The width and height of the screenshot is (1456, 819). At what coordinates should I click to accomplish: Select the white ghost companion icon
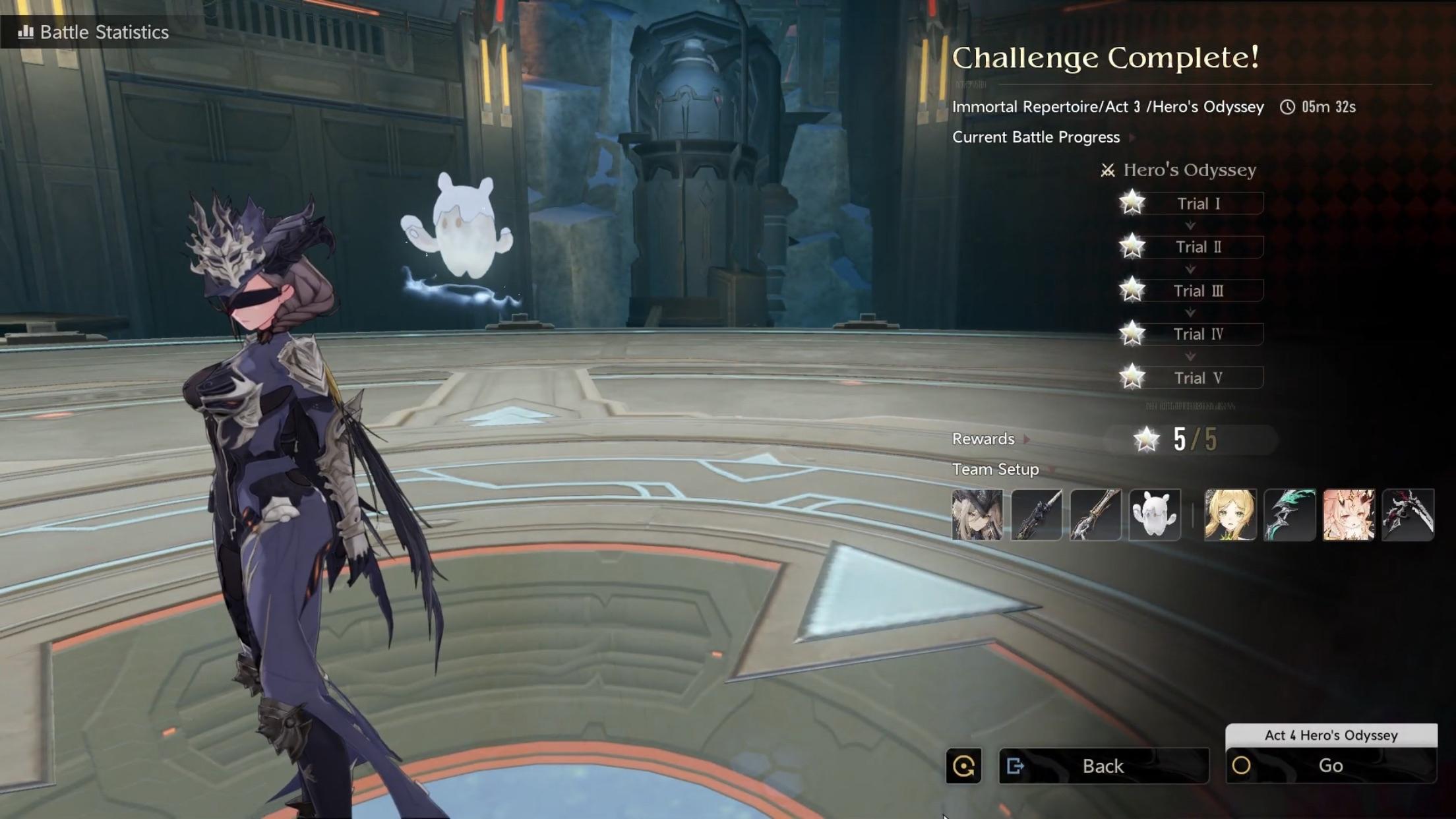(1155, 515)
